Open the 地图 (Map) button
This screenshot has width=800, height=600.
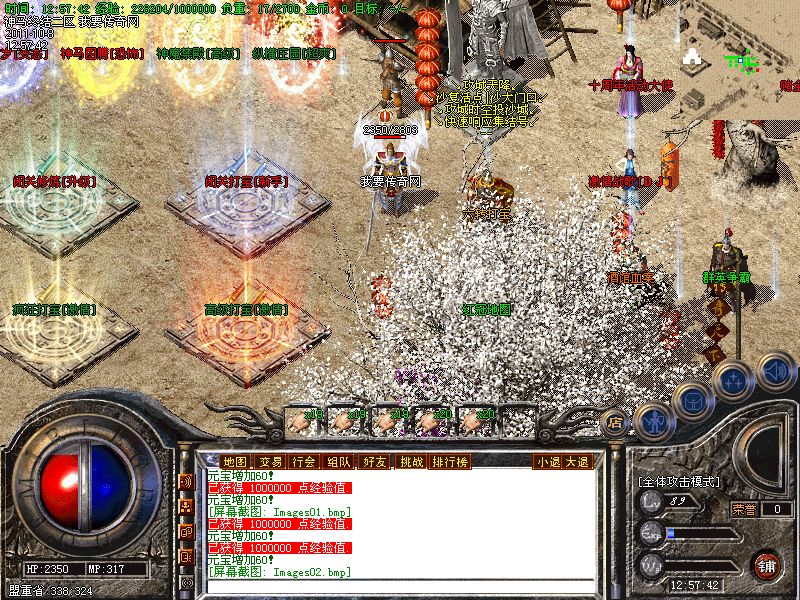pyautogui.click(x=234, y=462)
